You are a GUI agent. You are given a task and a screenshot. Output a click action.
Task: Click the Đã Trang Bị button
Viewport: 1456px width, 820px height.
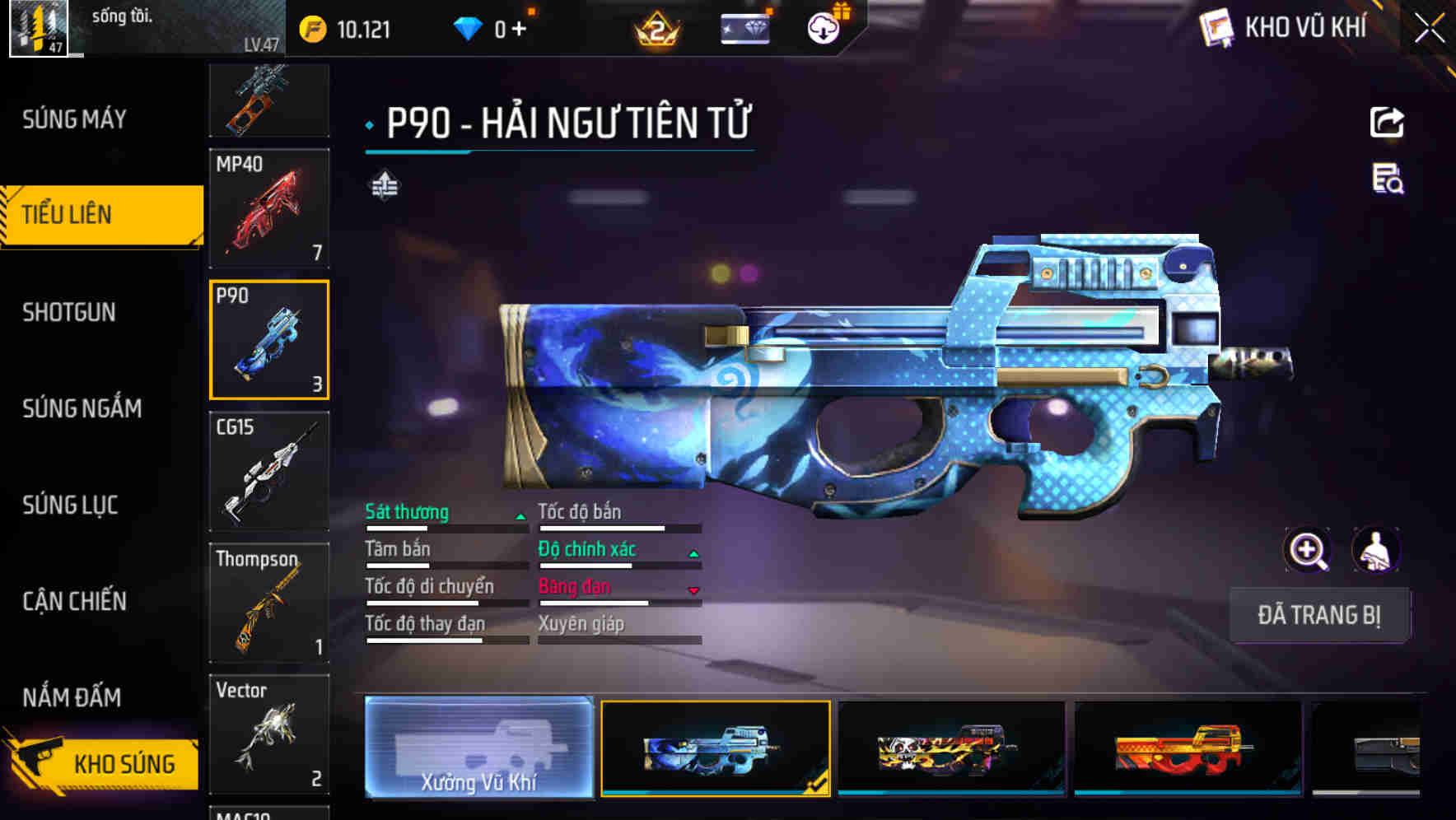[x=1319, y=615]
